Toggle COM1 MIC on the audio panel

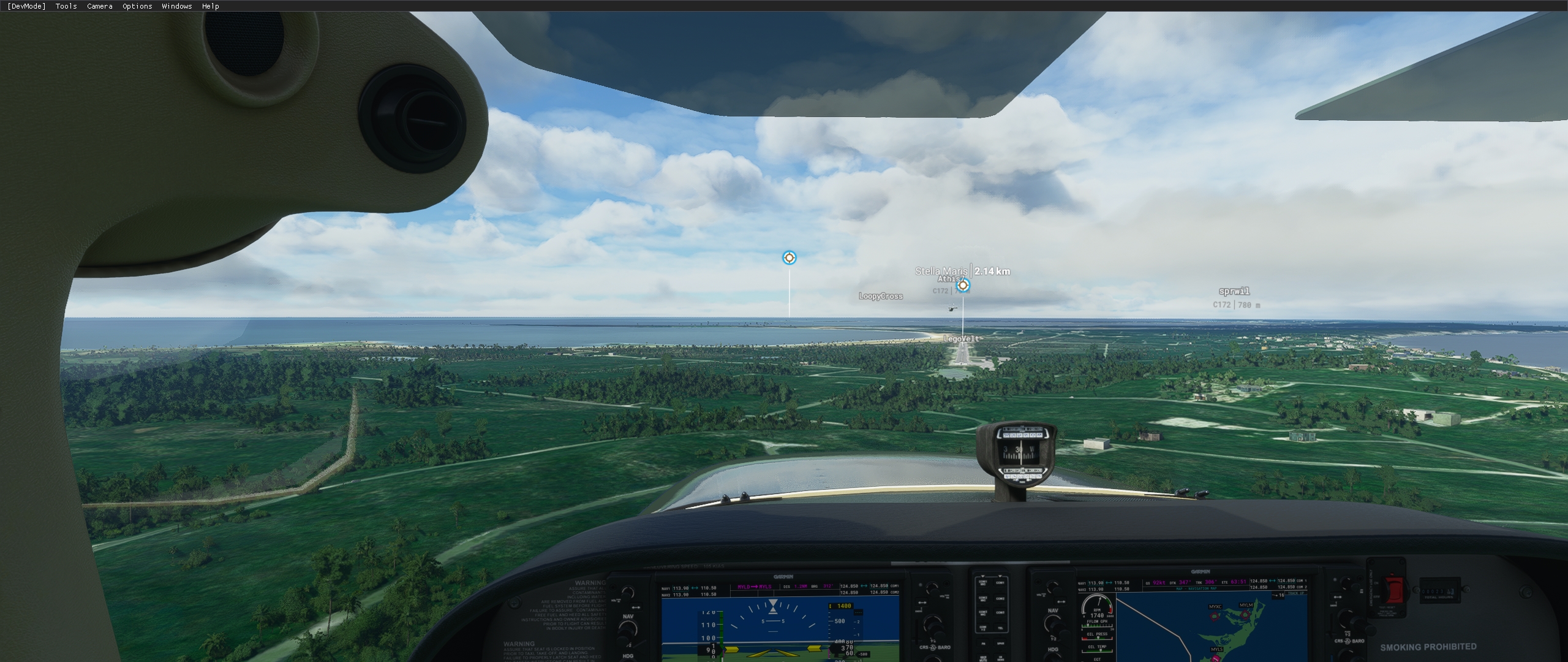click(x=983, y=583)
